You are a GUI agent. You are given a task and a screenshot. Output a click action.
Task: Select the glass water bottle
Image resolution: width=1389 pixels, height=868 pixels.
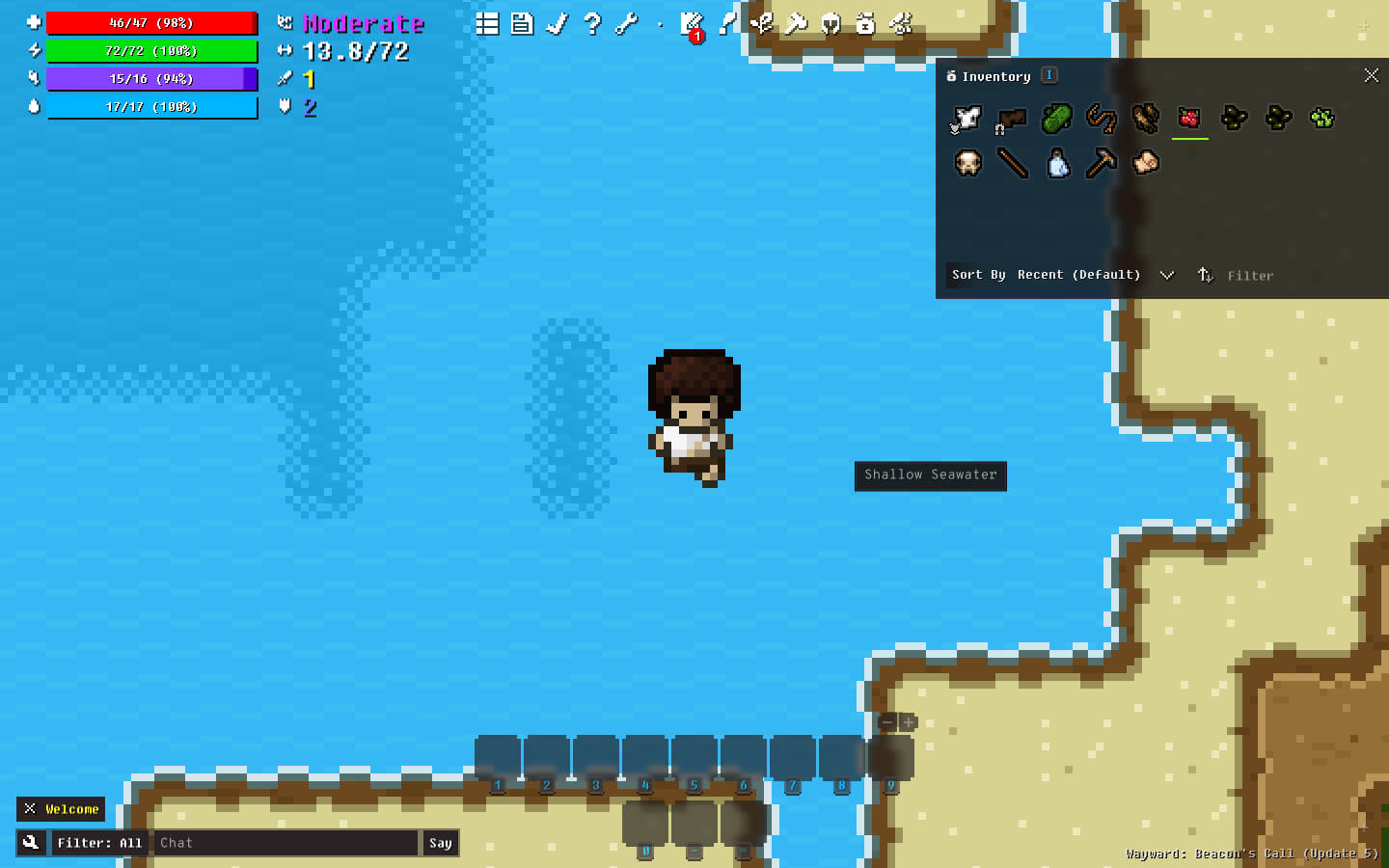point(1058,163)
